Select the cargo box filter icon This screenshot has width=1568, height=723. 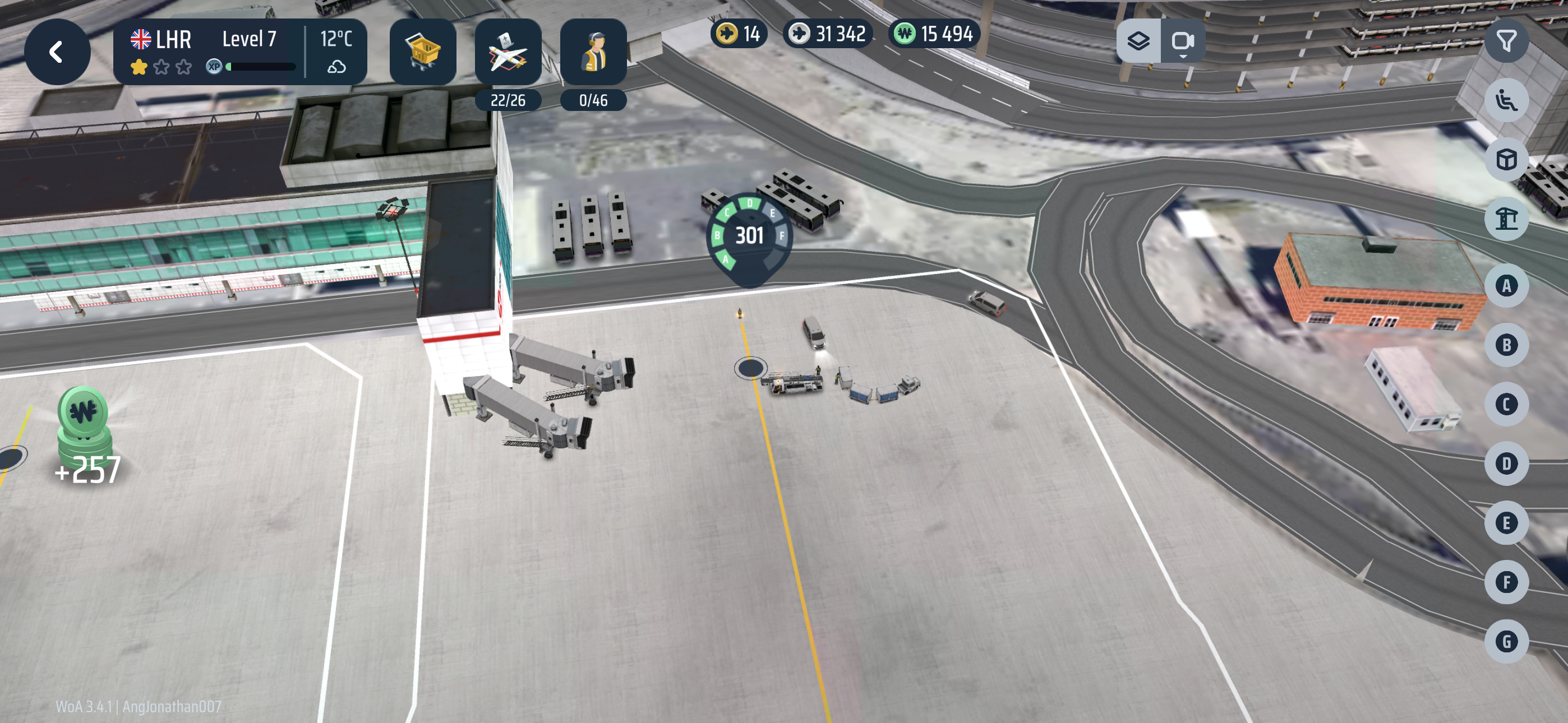click(1506, 160)
